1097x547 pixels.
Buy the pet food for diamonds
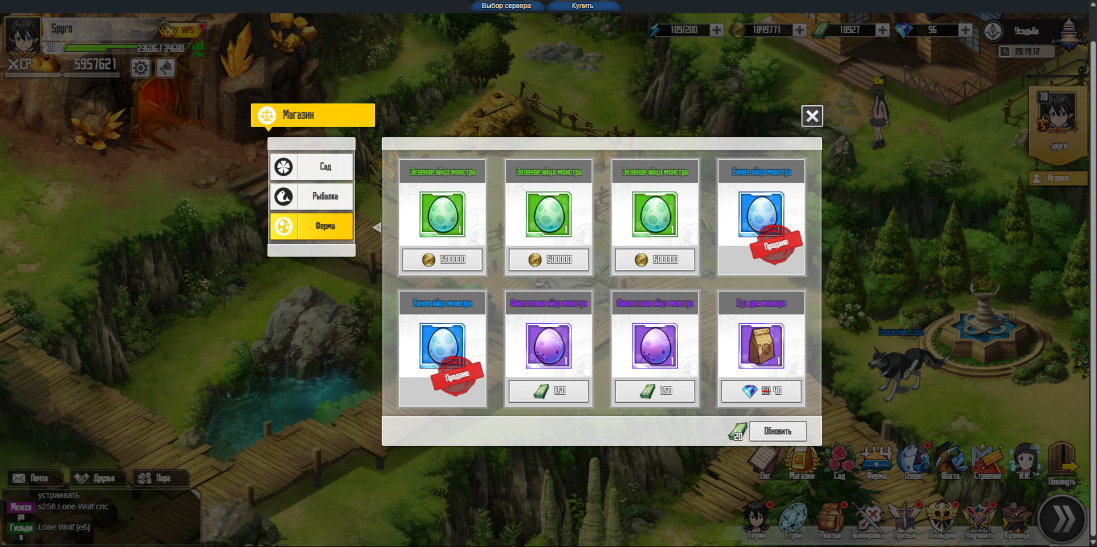(x=761, y=391)
